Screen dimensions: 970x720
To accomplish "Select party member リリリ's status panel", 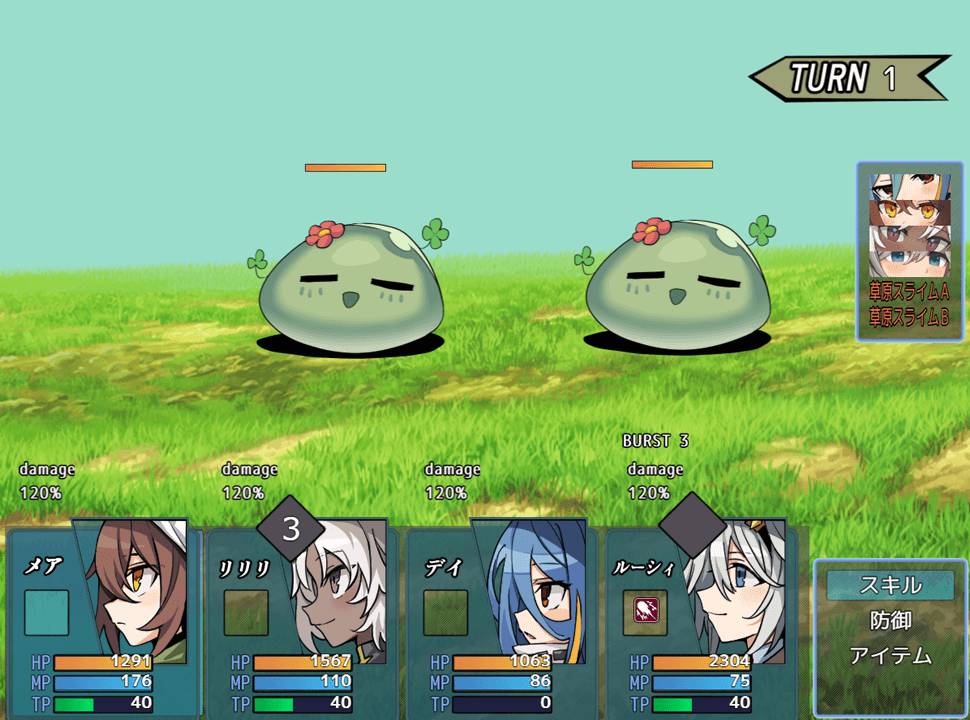I will pos(302,622).
